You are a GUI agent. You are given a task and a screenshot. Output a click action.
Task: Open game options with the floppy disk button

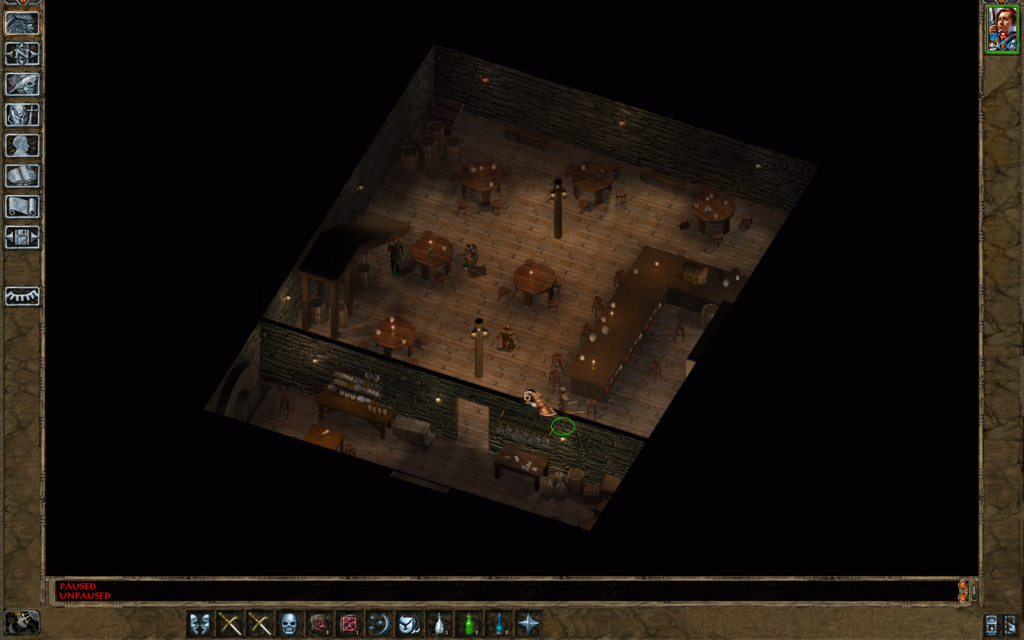(x=22, y=237)
